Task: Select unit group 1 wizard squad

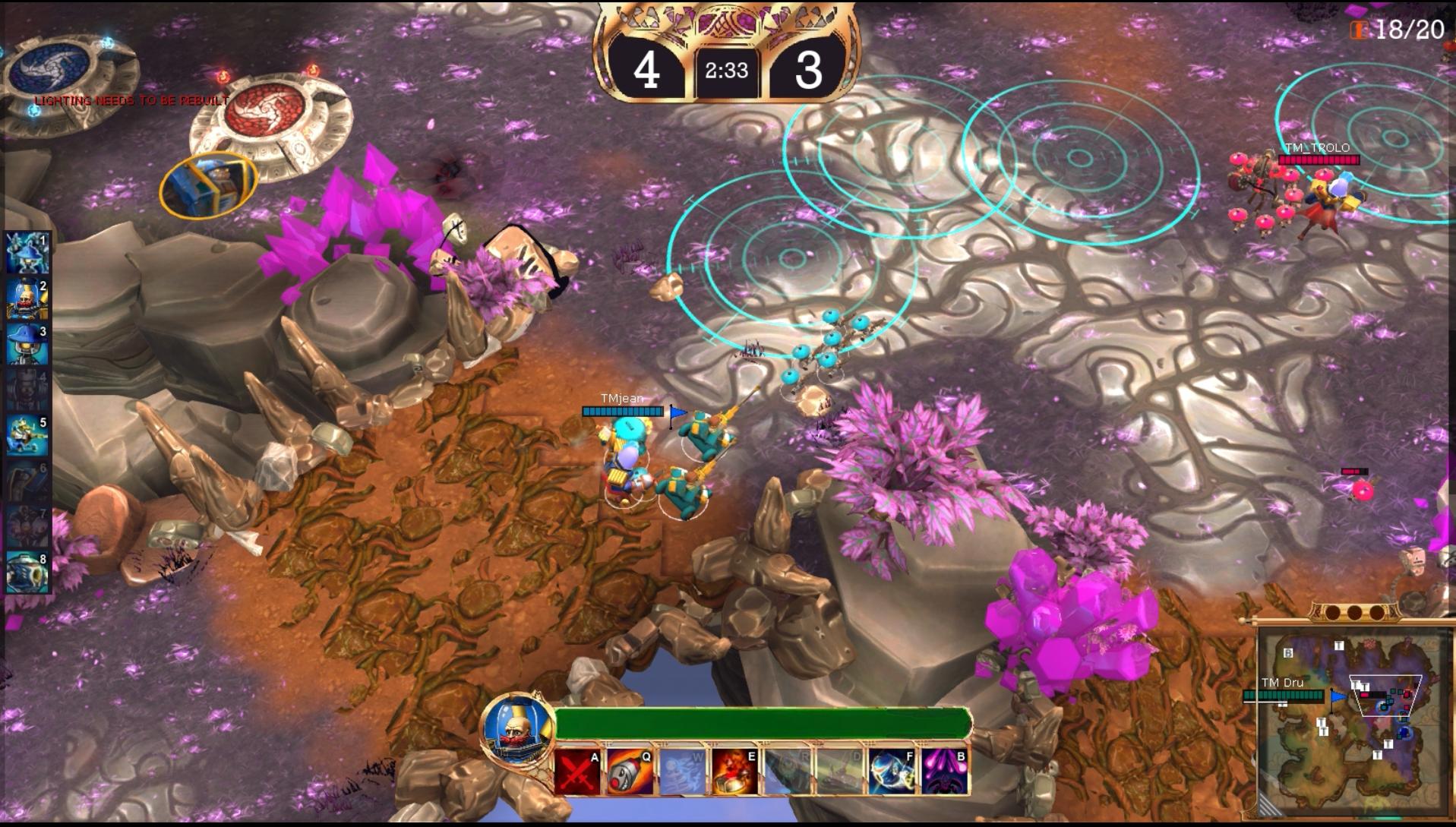Action: point(27,253)
